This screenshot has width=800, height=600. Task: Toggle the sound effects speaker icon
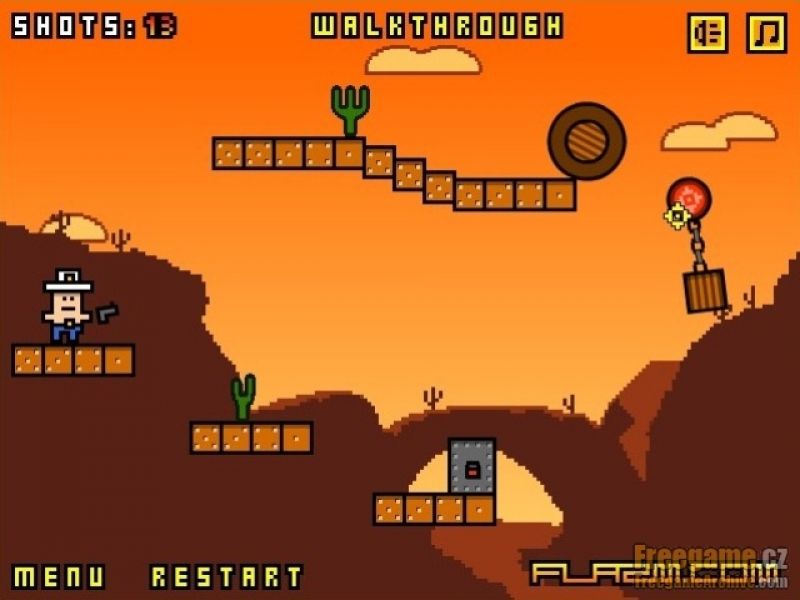(708, 33)
